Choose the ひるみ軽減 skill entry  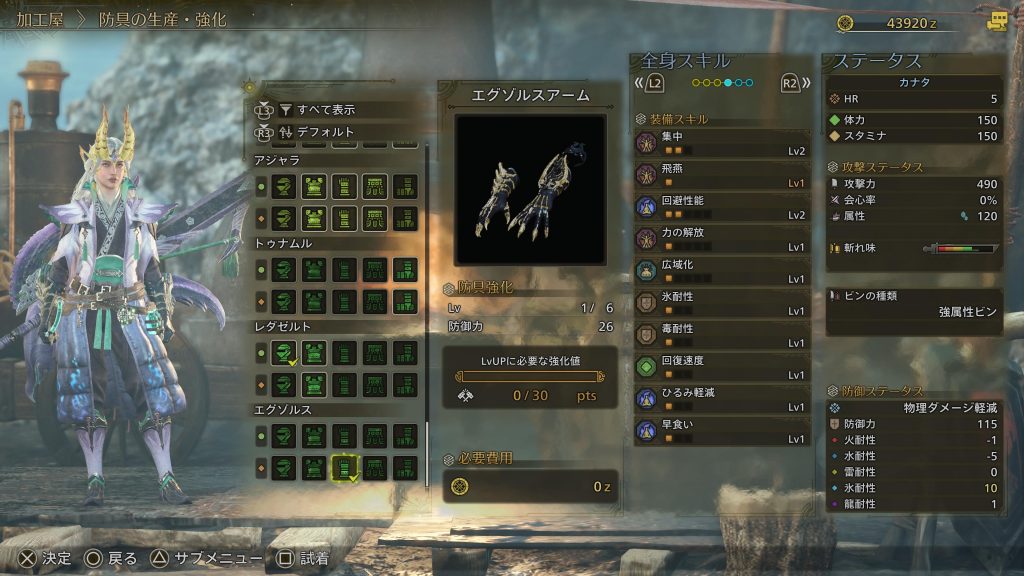click(x=722, y=399)
